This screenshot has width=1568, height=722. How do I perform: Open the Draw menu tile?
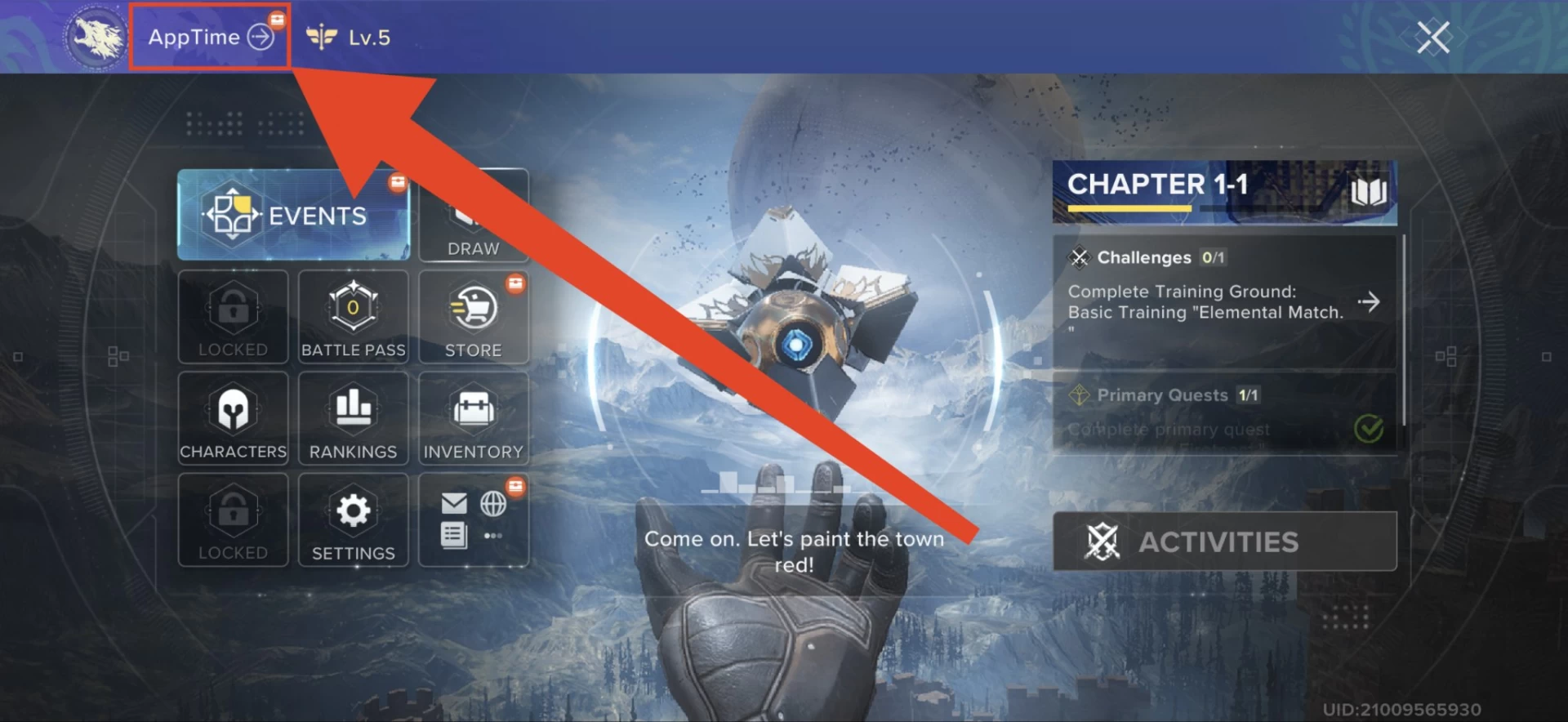tap(474, 216)
